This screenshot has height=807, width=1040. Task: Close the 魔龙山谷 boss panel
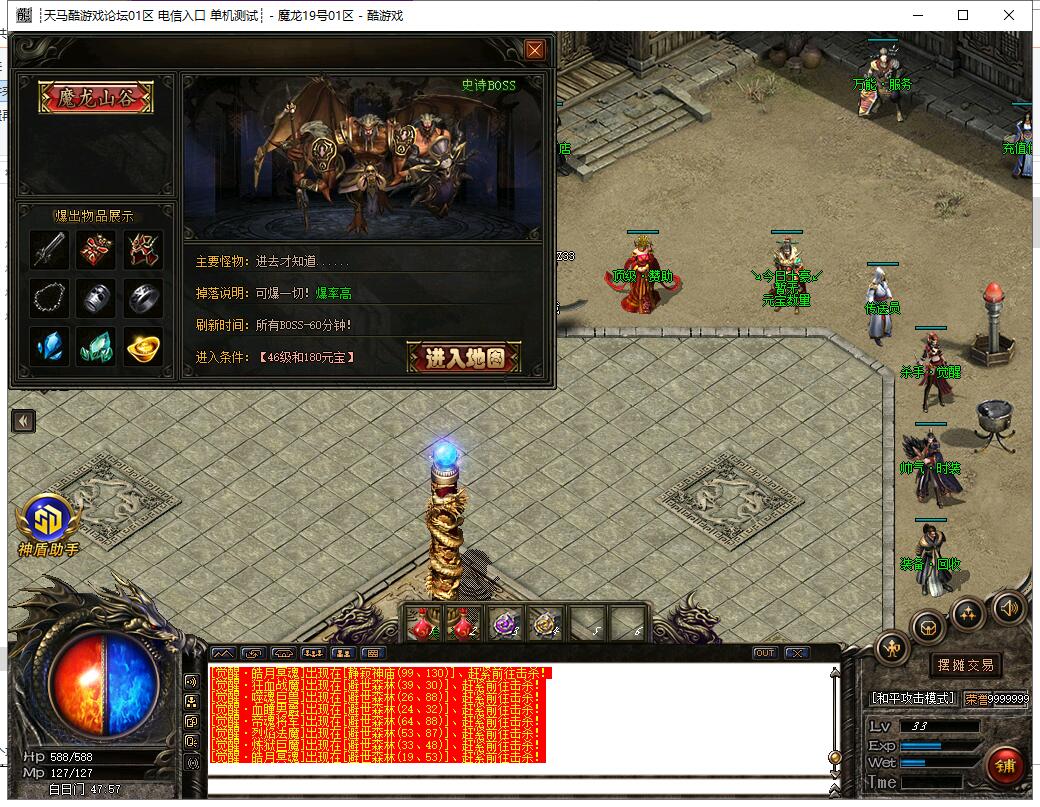pos(535,50)
